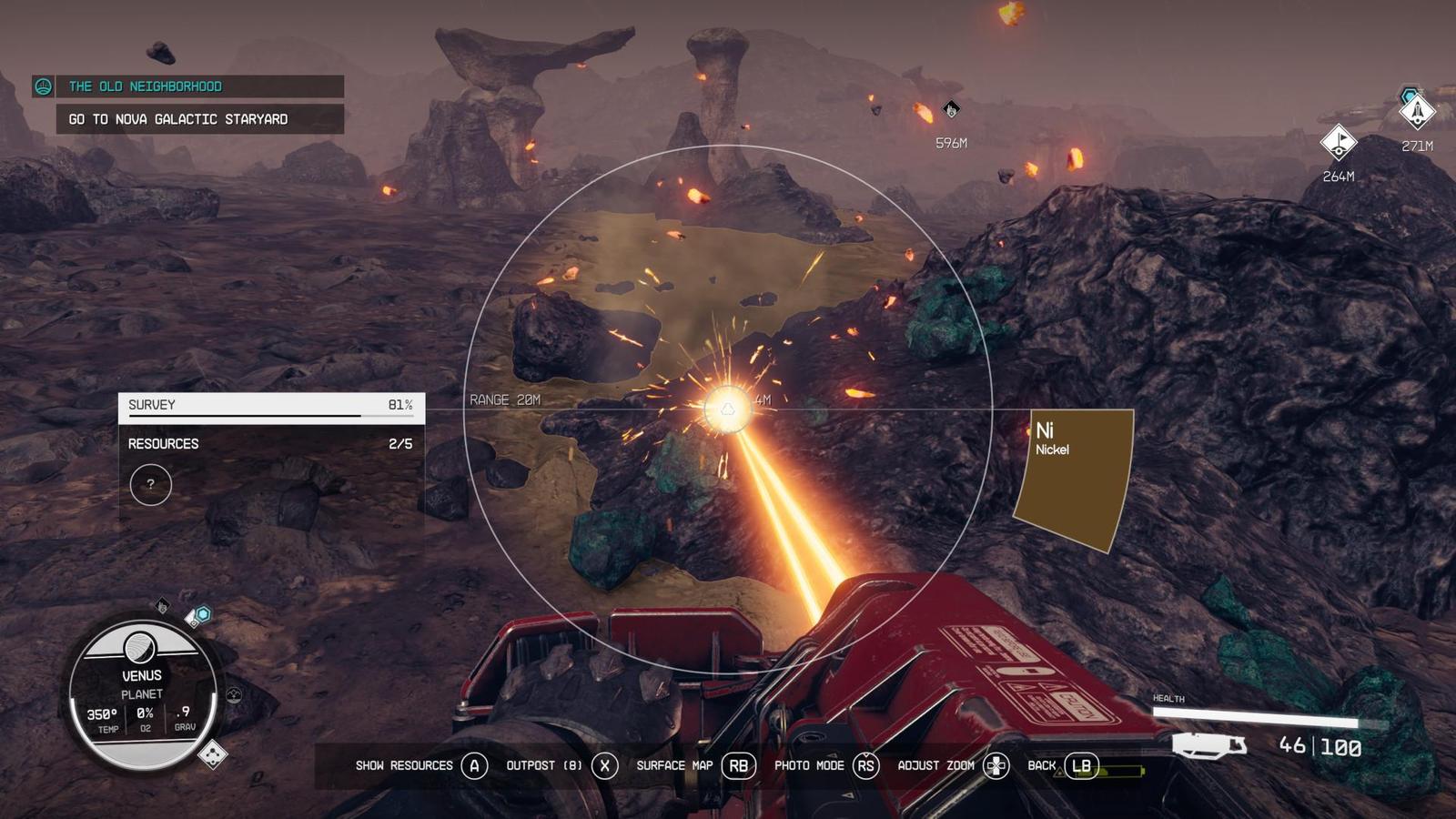The height and width of the screenshot is (819, 1456).
Task: Open the Venus planet info compass
Action: tap(143, 693)
